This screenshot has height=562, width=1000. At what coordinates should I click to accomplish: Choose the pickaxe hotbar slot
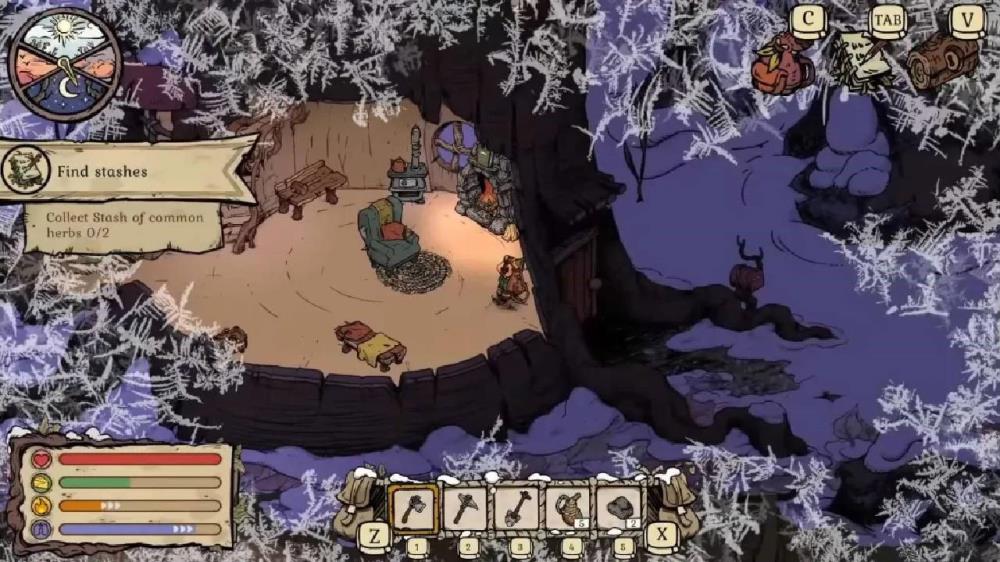465,508
